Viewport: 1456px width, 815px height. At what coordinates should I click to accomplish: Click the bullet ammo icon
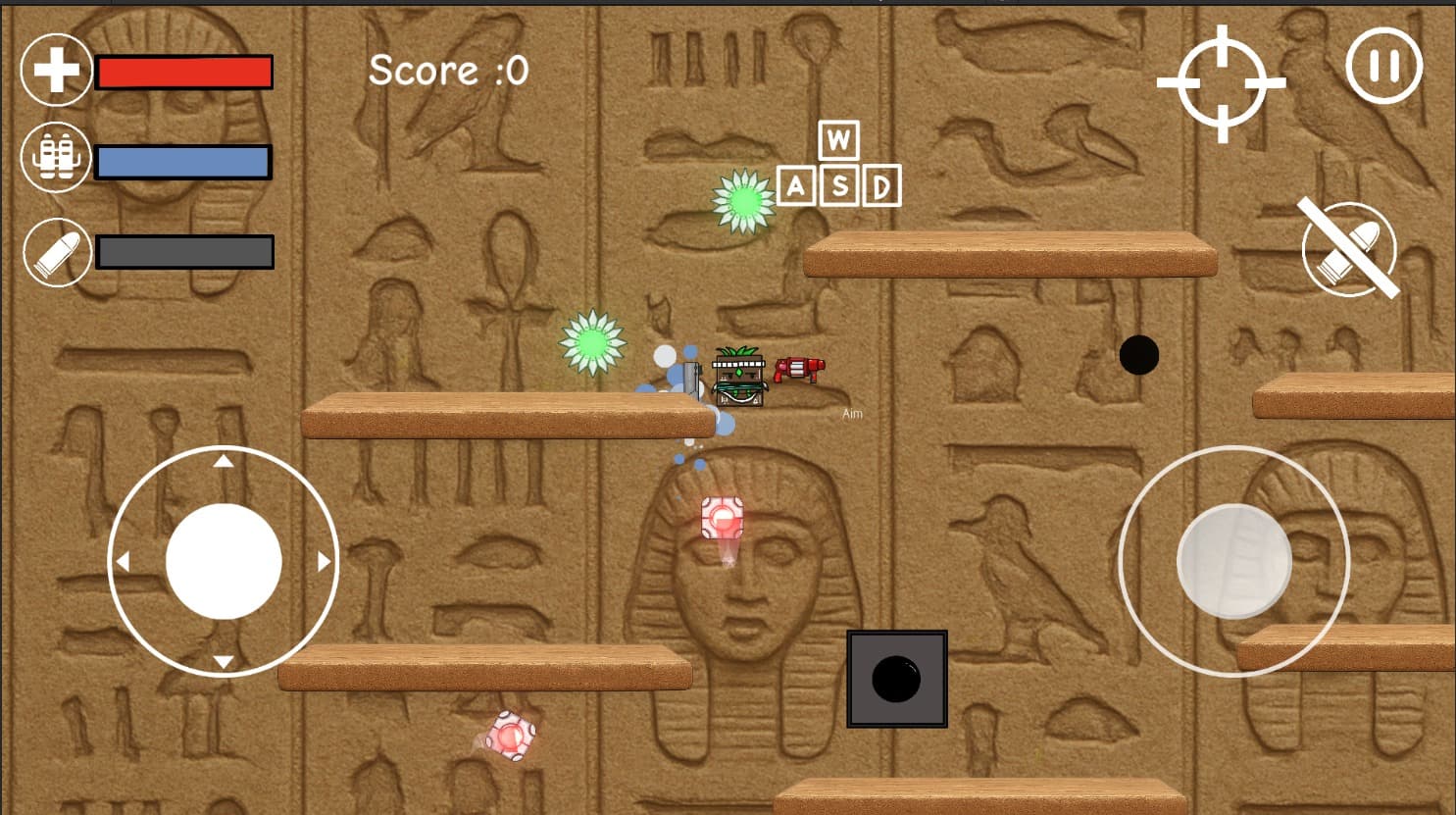point(56,252)
